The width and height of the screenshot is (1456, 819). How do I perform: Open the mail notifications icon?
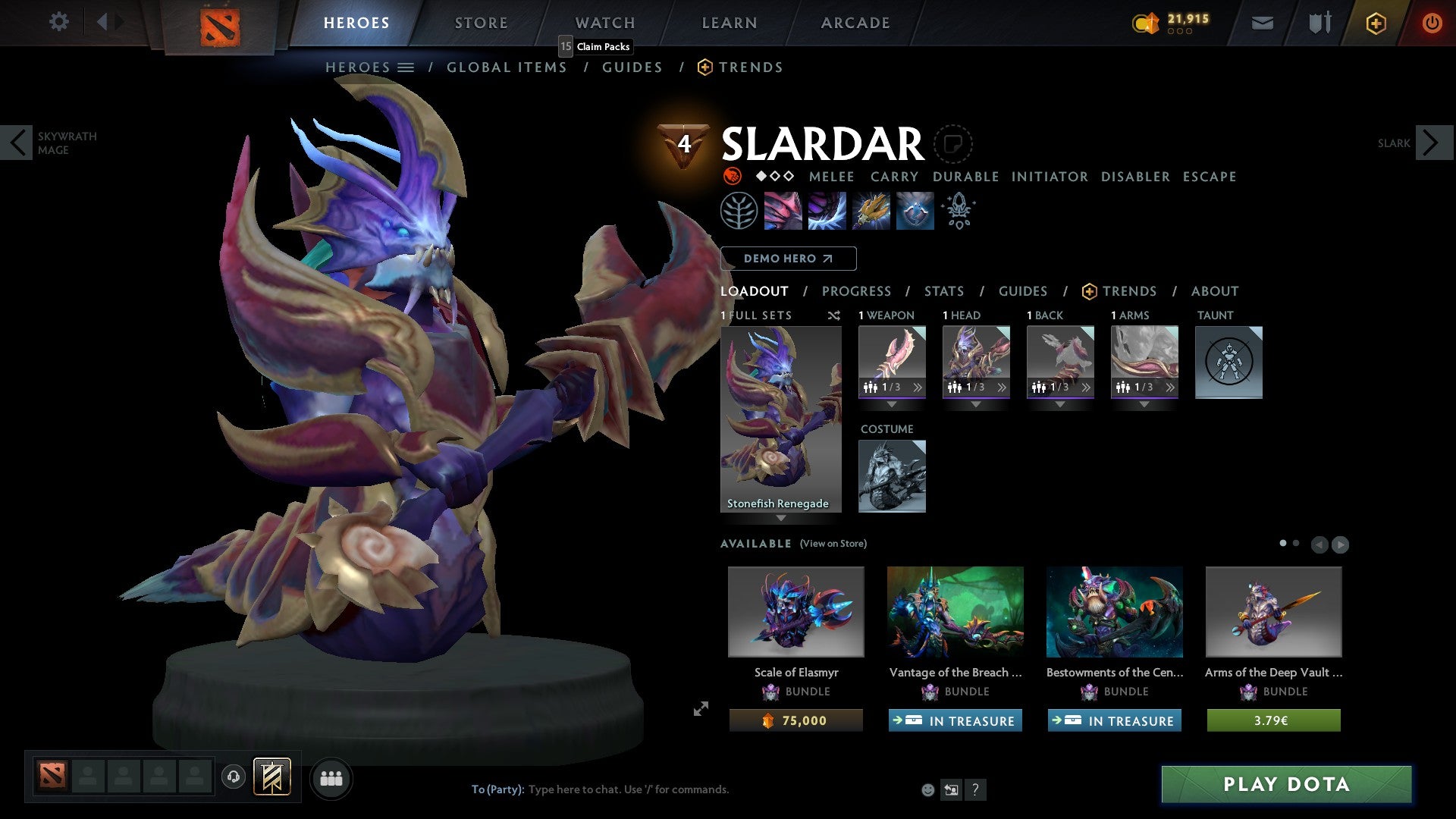point(1263,23)
